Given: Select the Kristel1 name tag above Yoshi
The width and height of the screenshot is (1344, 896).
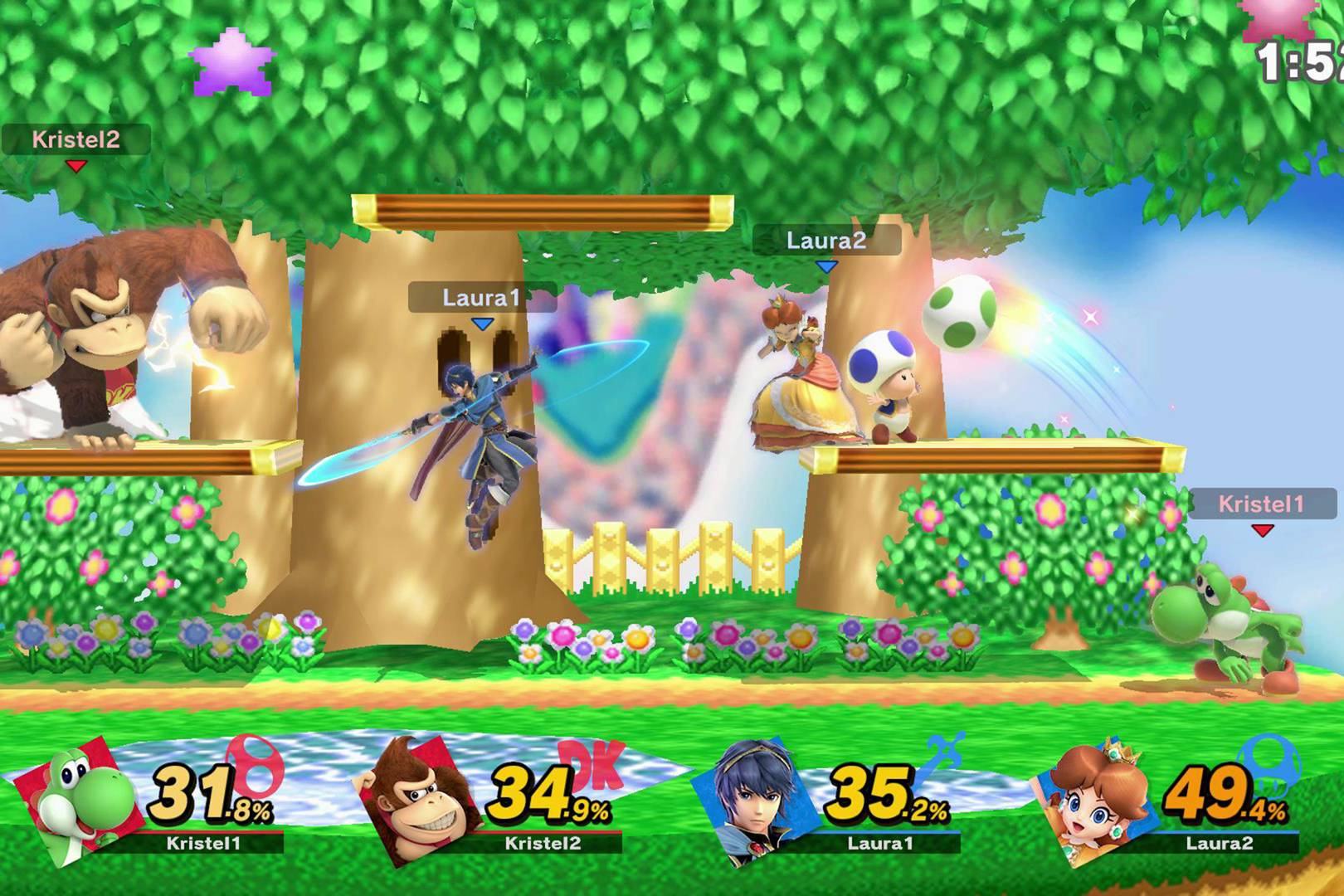Looking at the screenshot, I should point(1261,504).
